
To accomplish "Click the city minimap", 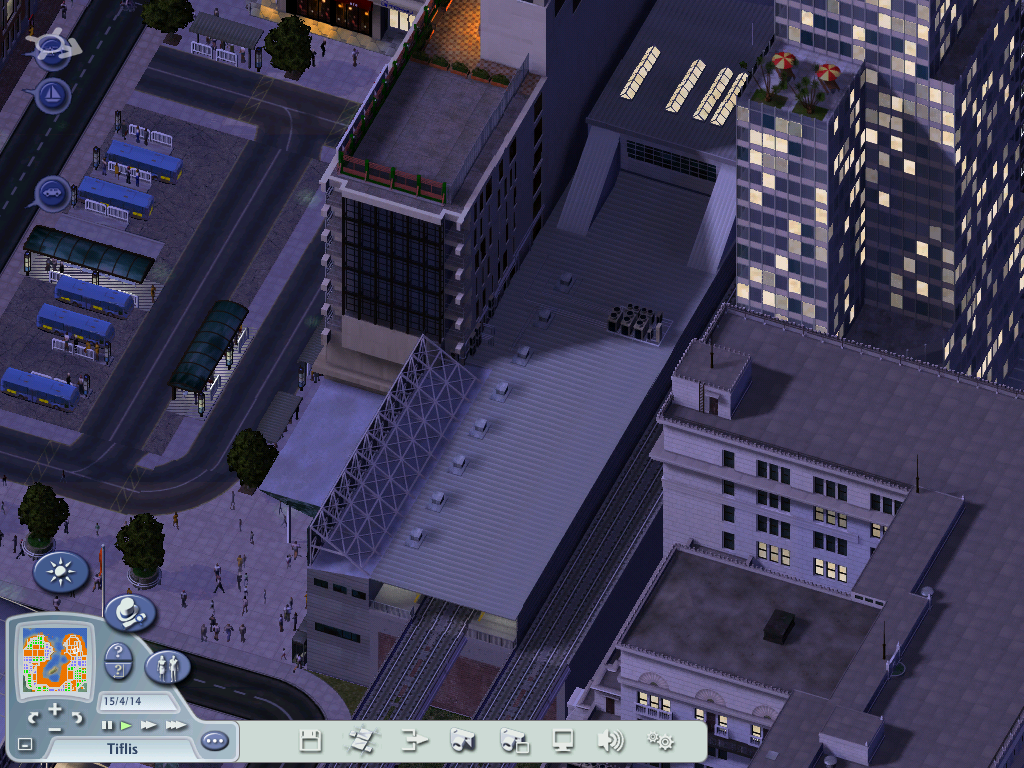I will (57, 662).
